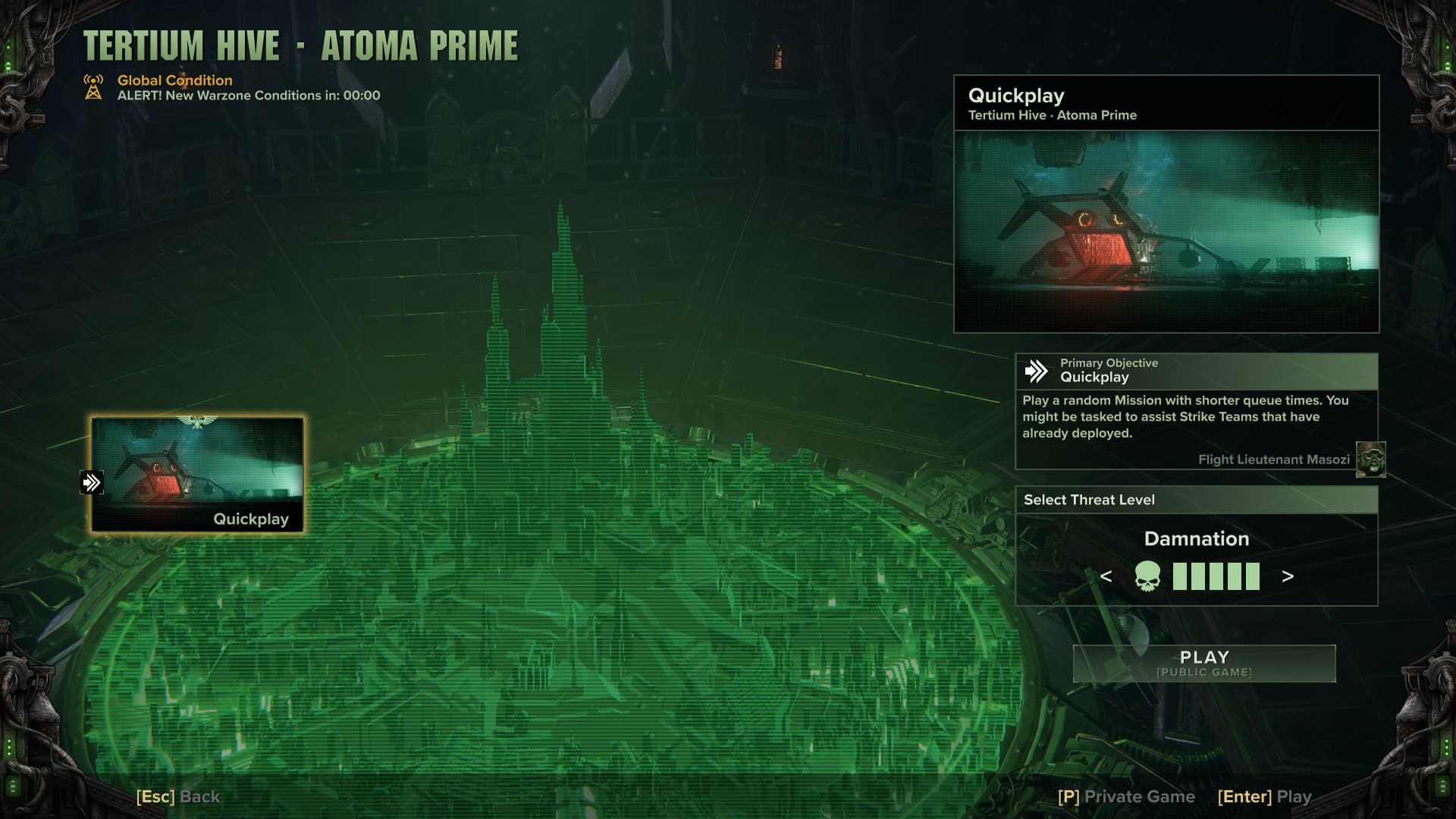This screenshot has width=1456, height=819.
Task: Start the public game with Play
Action: click(1203, 664)
